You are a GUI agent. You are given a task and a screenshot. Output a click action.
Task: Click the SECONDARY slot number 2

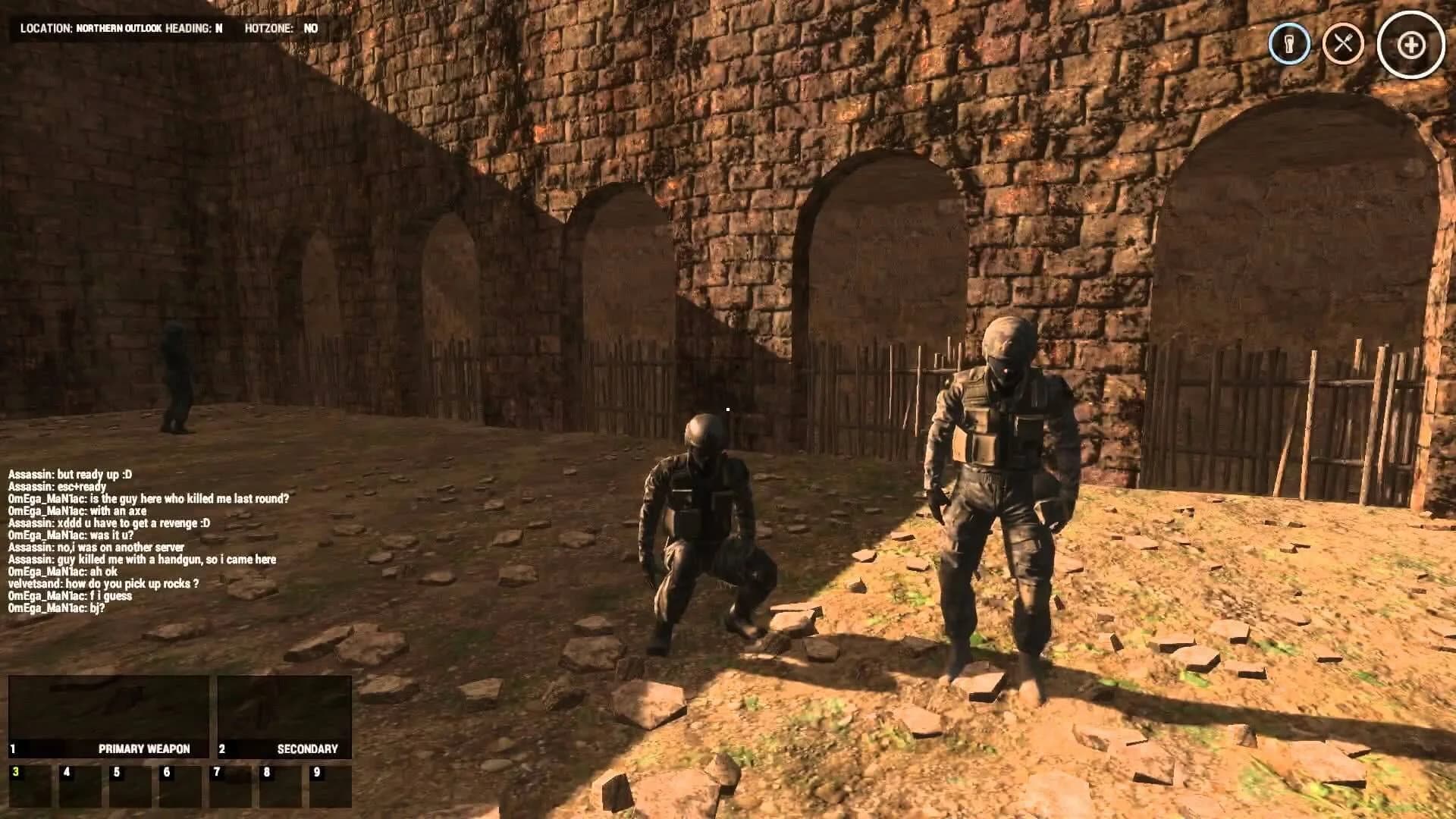[x=221, y=748]
